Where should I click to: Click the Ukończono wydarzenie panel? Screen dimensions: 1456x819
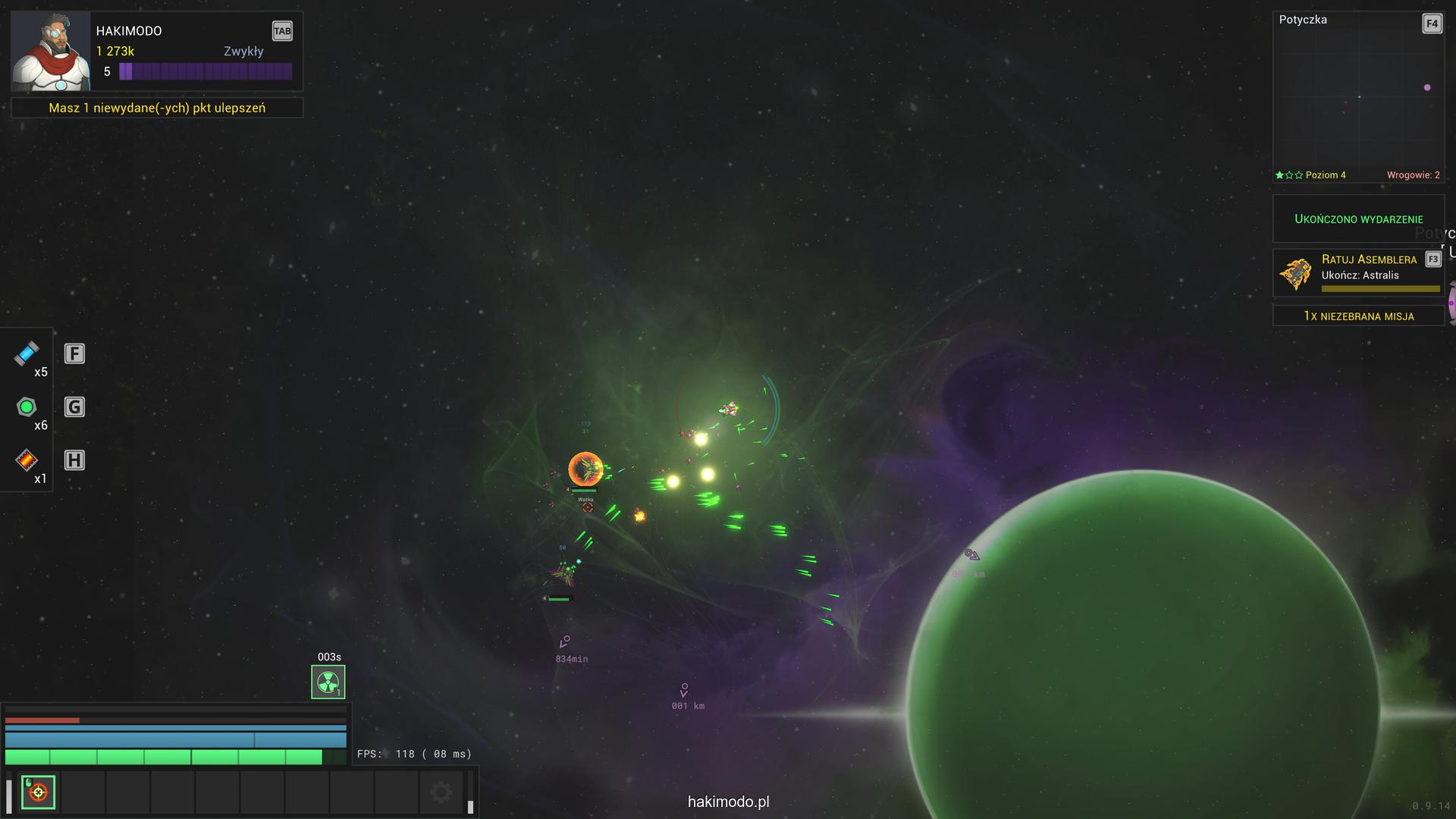[x=1358, y=218]
